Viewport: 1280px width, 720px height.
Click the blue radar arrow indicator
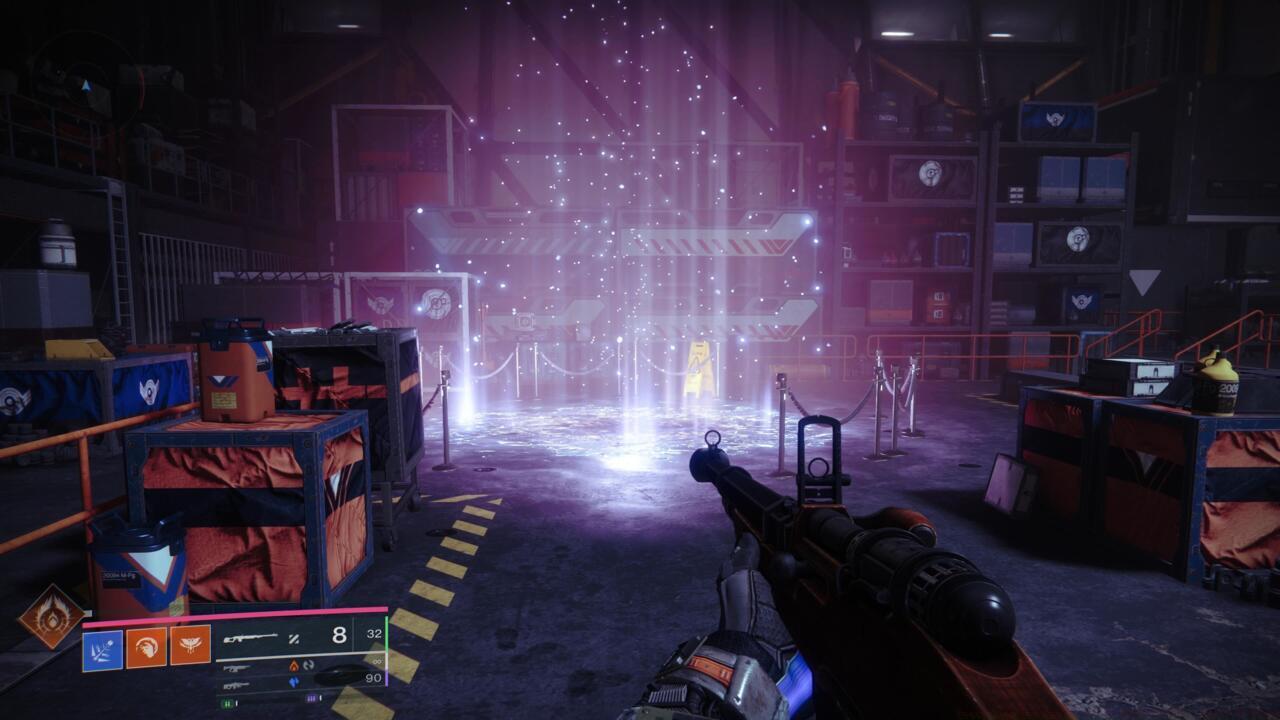click(87, 87)
